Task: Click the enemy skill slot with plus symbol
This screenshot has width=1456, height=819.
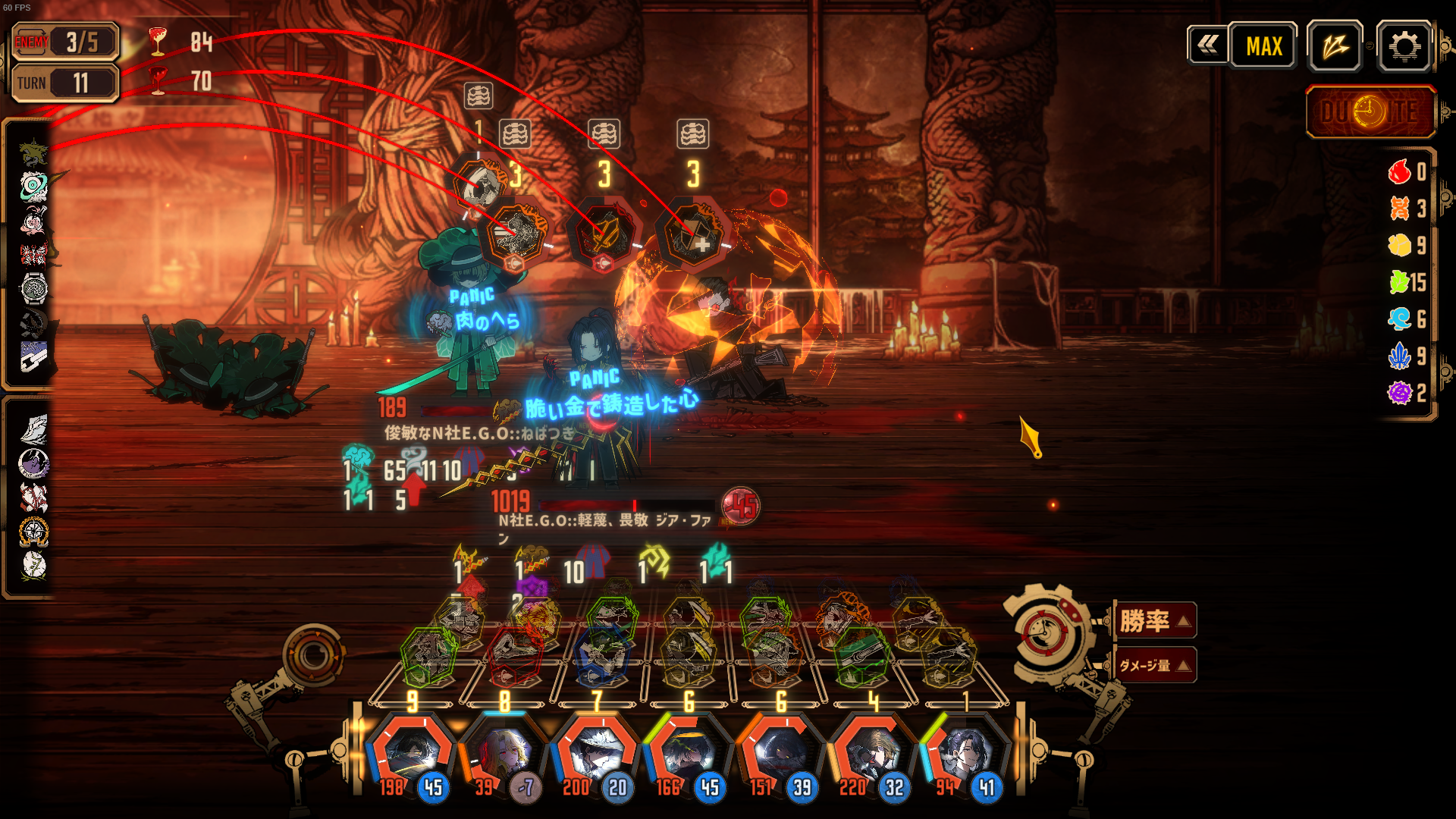Action: pyautogui.click(x=692, y=234)
